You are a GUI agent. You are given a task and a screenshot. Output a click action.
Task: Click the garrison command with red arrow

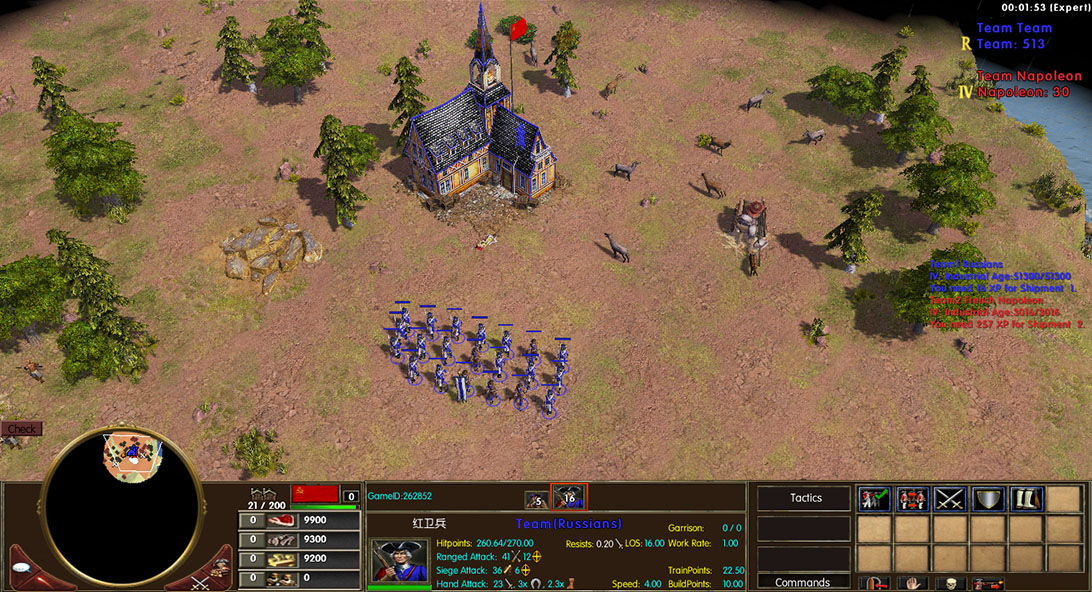click(874, 584)
